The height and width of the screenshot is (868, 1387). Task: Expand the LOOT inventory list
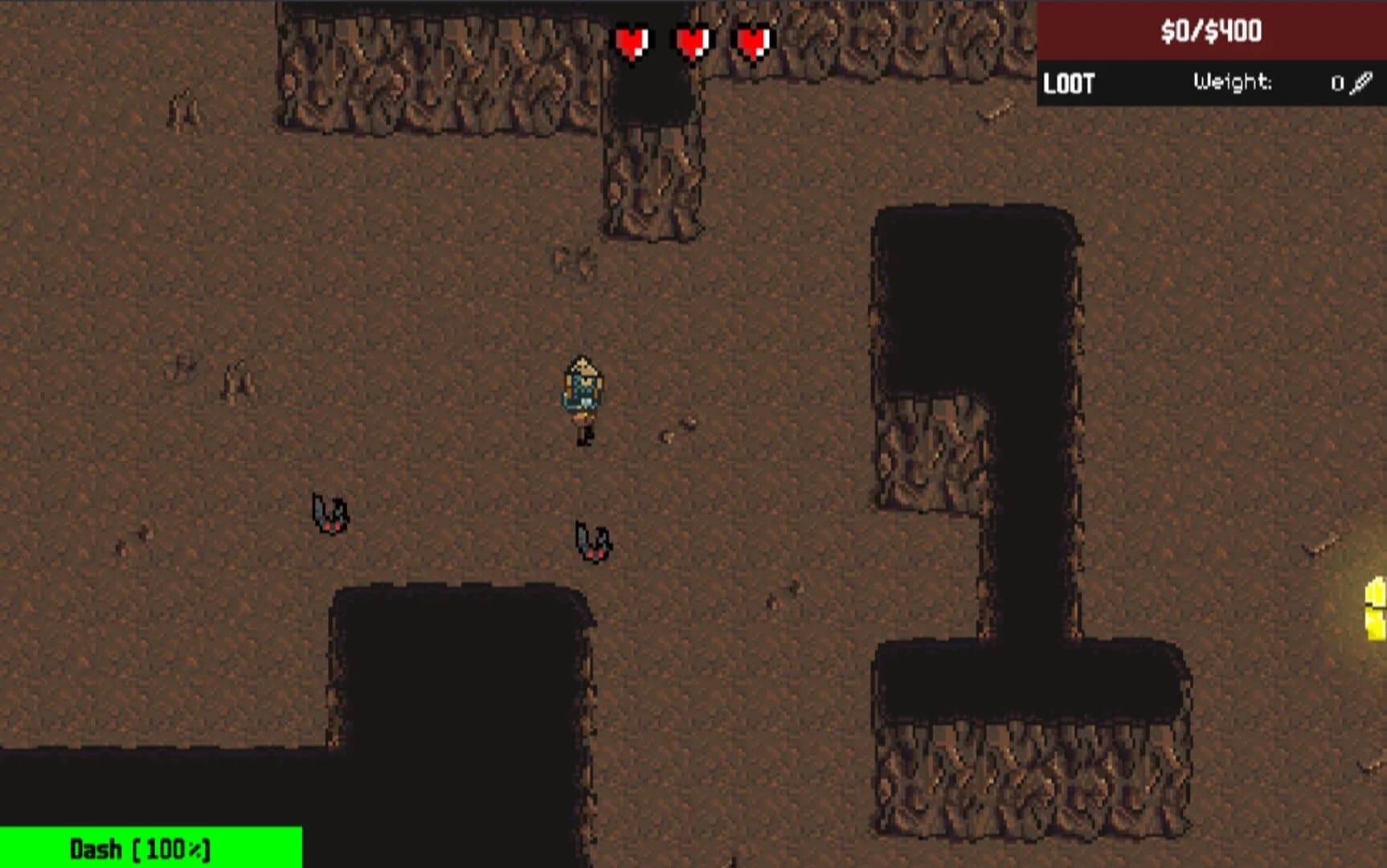1069,81
